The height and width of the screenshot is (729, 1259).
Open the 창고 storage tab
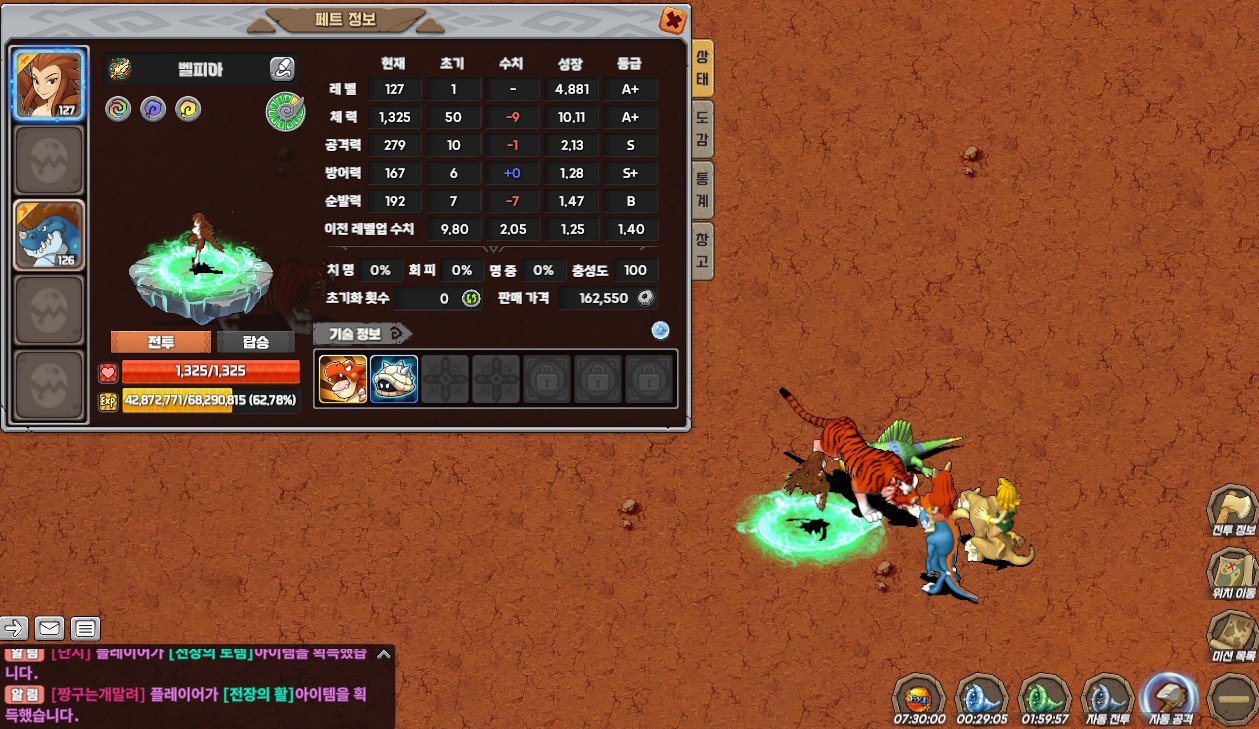click(x=703, y=251)
